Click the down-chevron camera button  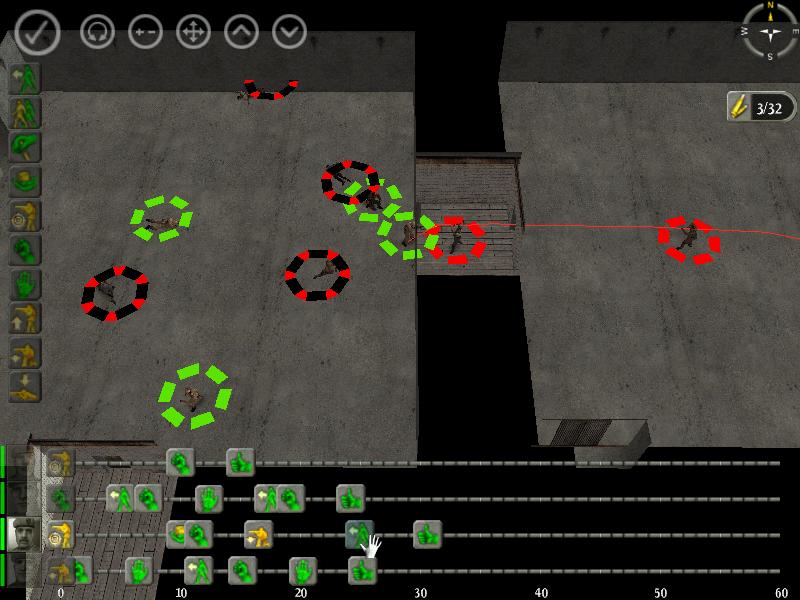(289, 32)
